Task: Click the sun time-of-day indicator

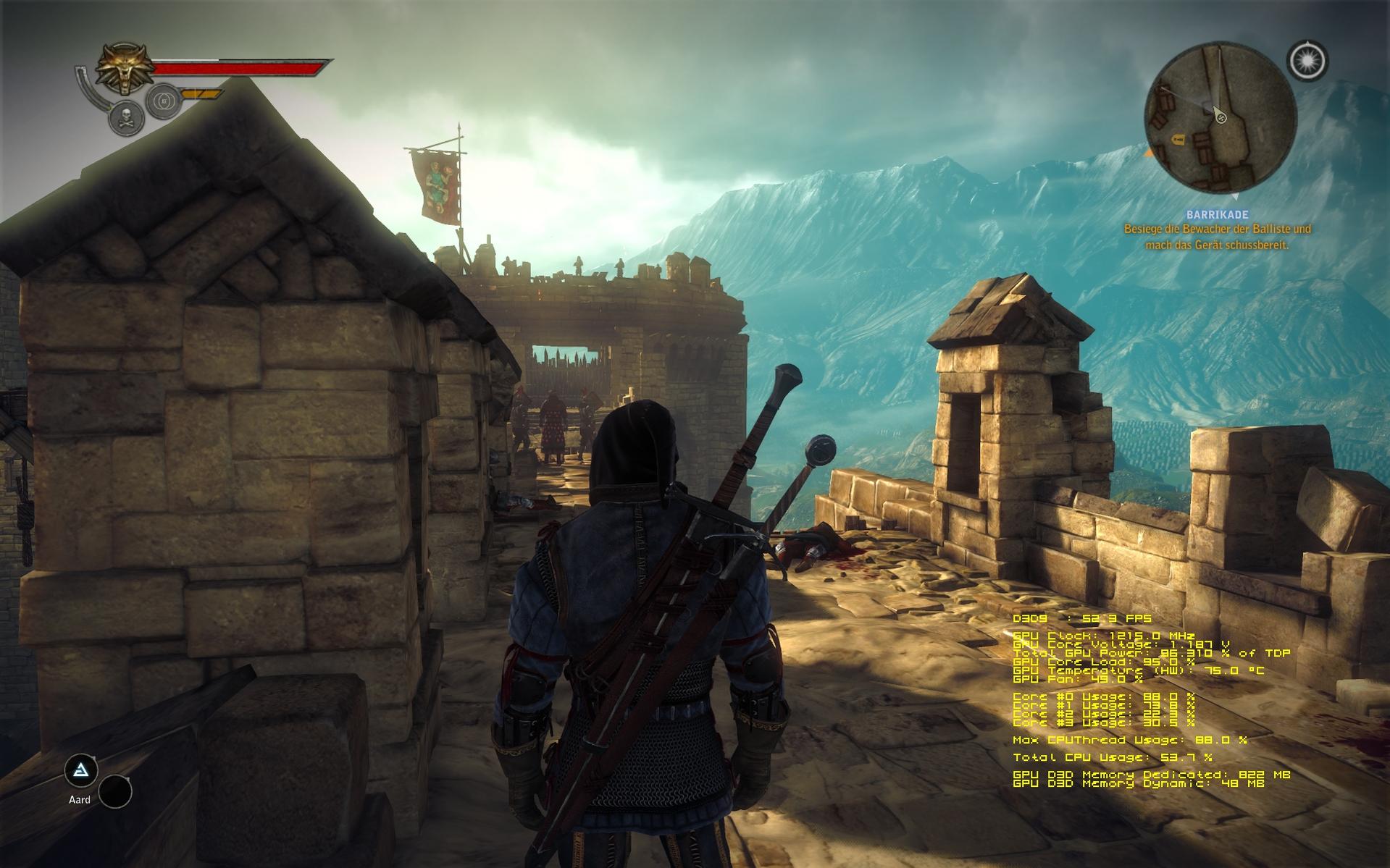Action: point(1307,61)
